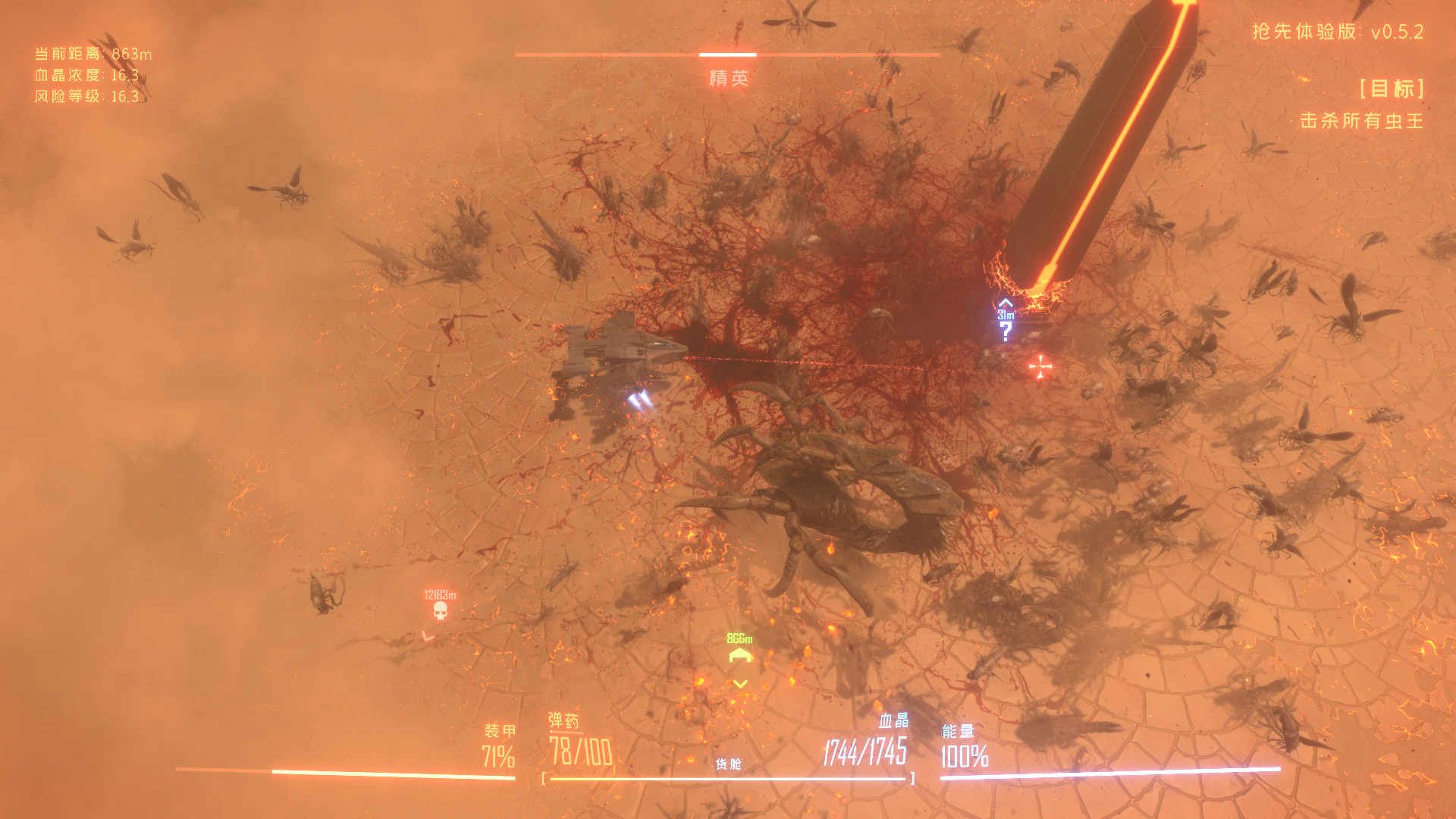Open the 精英 elite banner

tap(728, 76)
